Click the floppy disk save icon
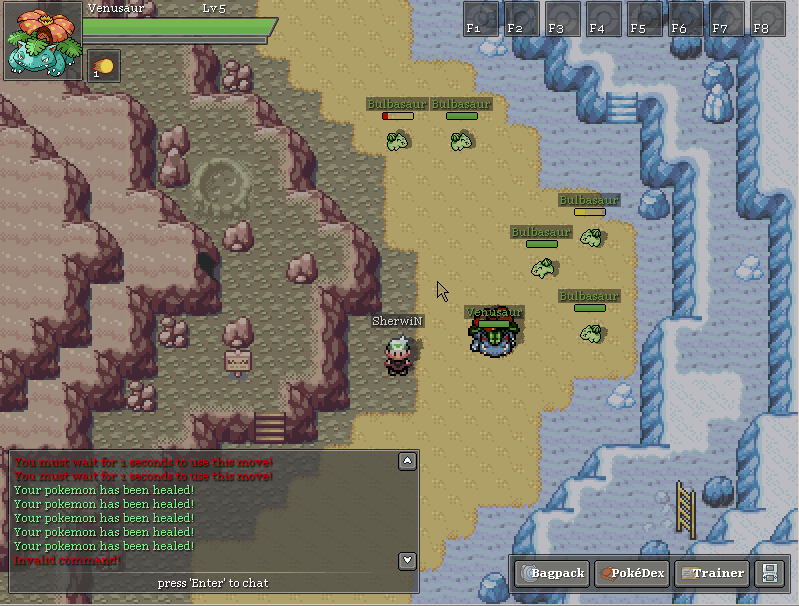 pos(770,573)
